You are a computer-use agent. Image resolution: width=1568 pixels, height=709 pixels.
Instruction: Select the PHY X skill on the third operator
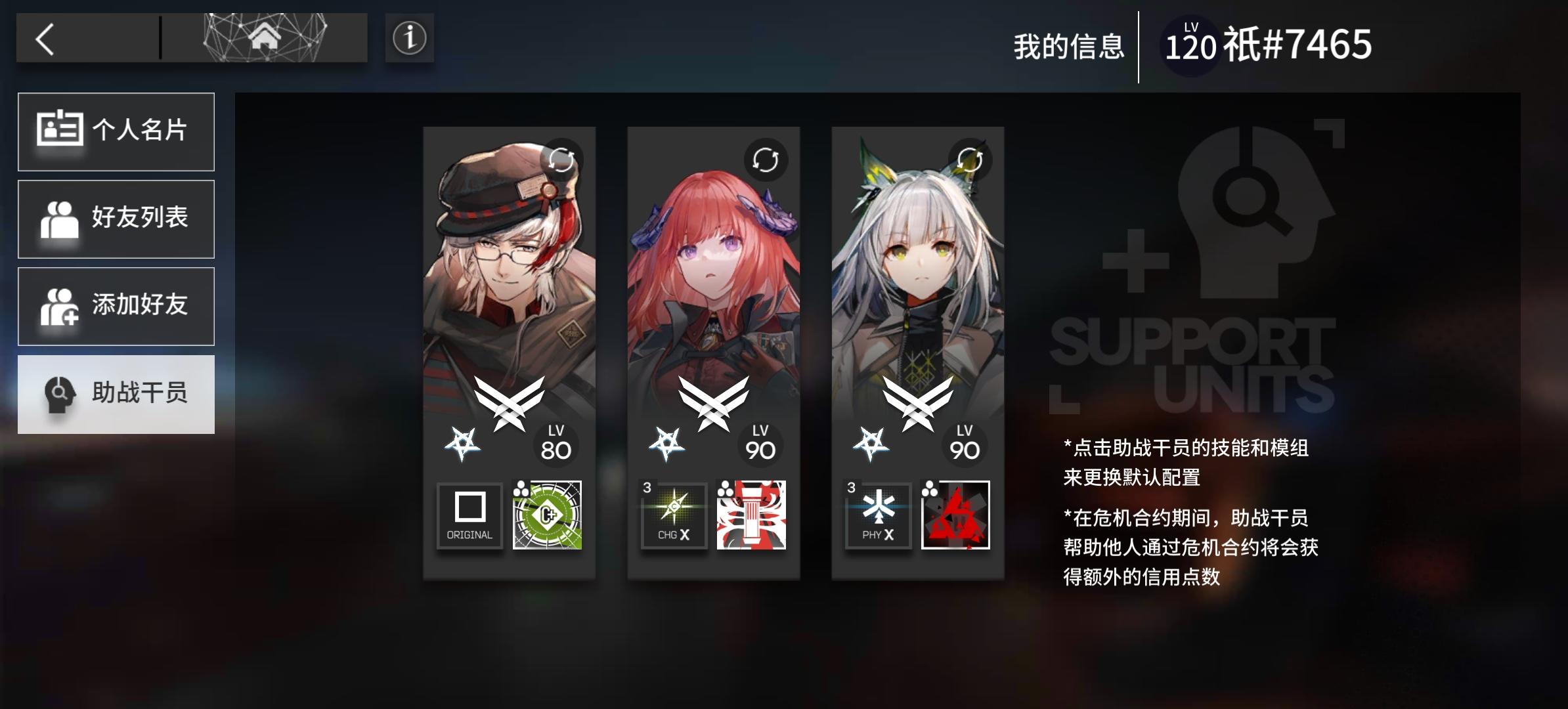(878, 516)
